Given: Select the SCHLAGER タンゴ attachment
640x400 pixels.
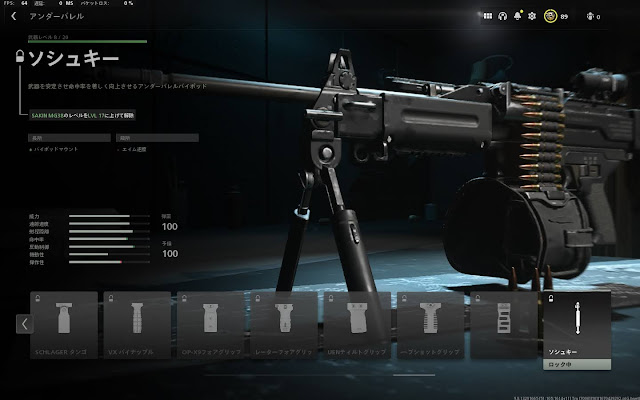Looking at the screenshot, I should pyautogui.click(x=64, y=325).
